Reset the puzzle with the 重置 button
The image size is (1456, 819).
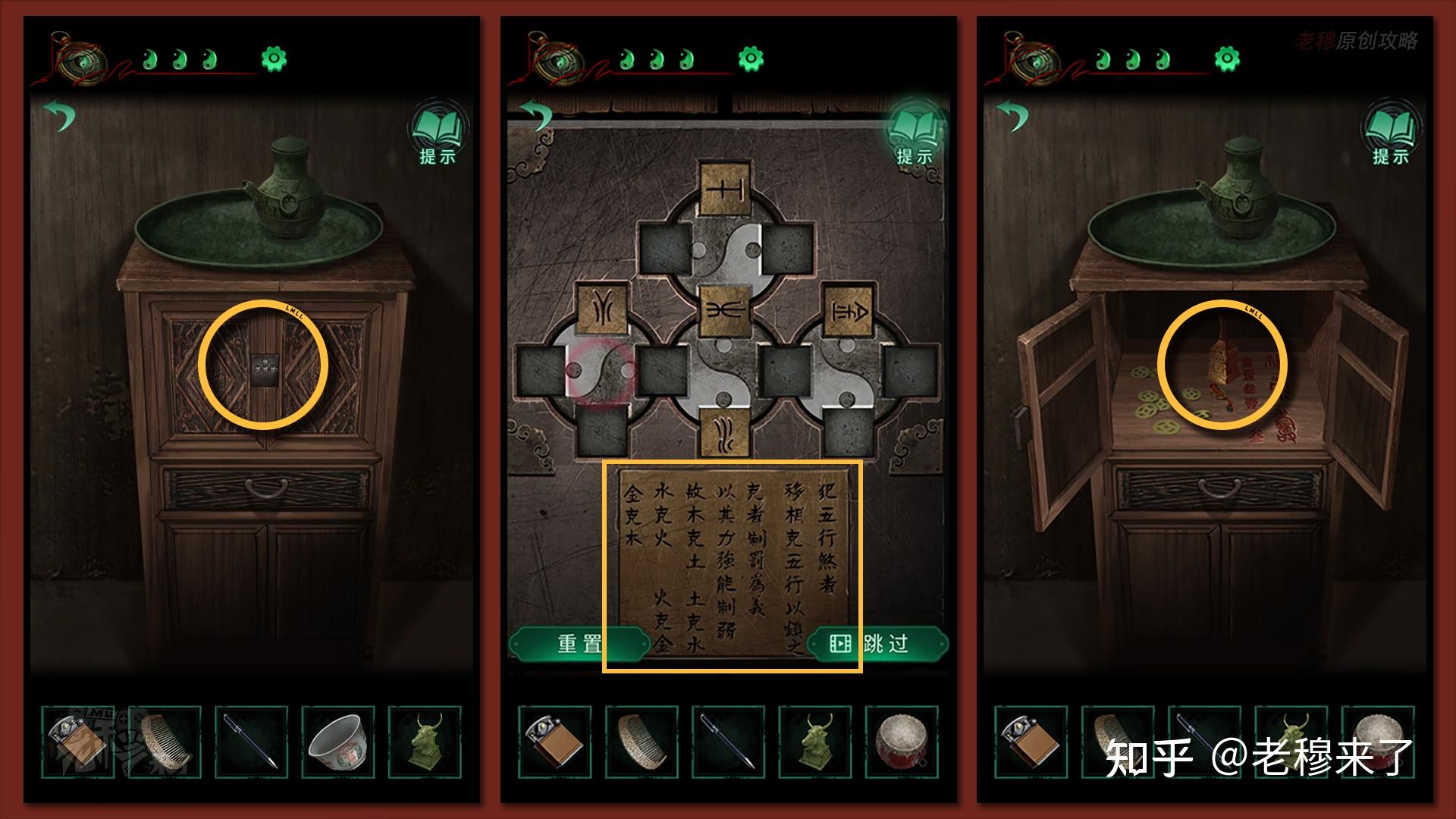pyautogui.click(x=578, y=644)
